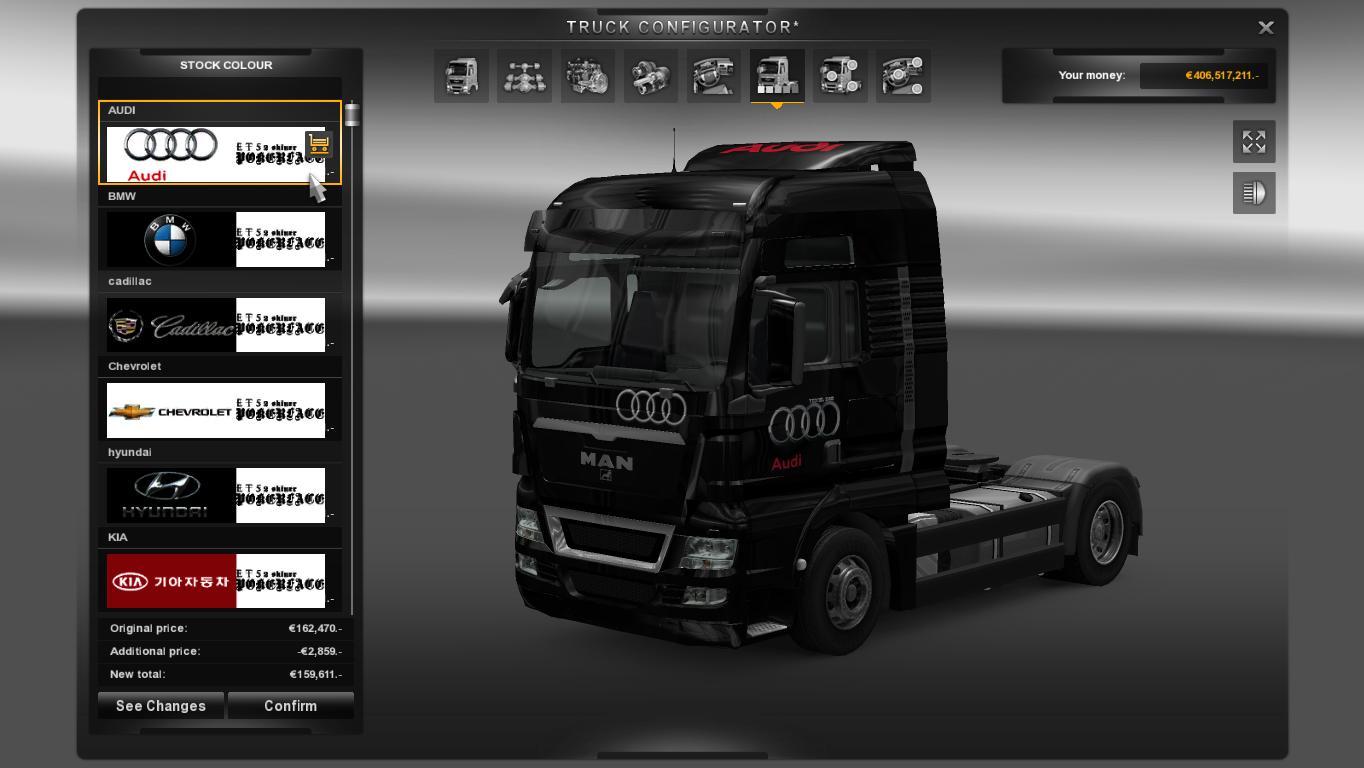Select the KIA paint job
The width and height of the screenshot is (1364, 768).
(x=216, y=581)
